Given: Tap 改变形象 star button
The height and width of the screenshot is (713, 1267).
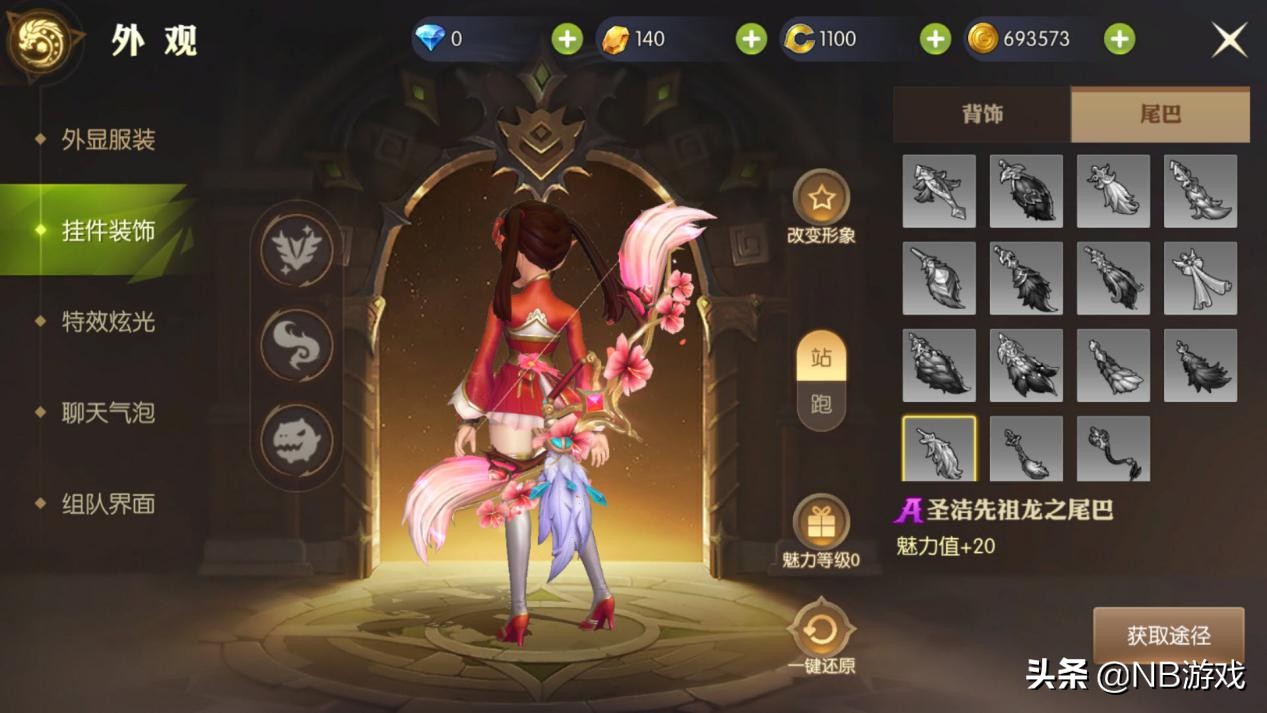Looking at the screenshot, I should 821,199.
